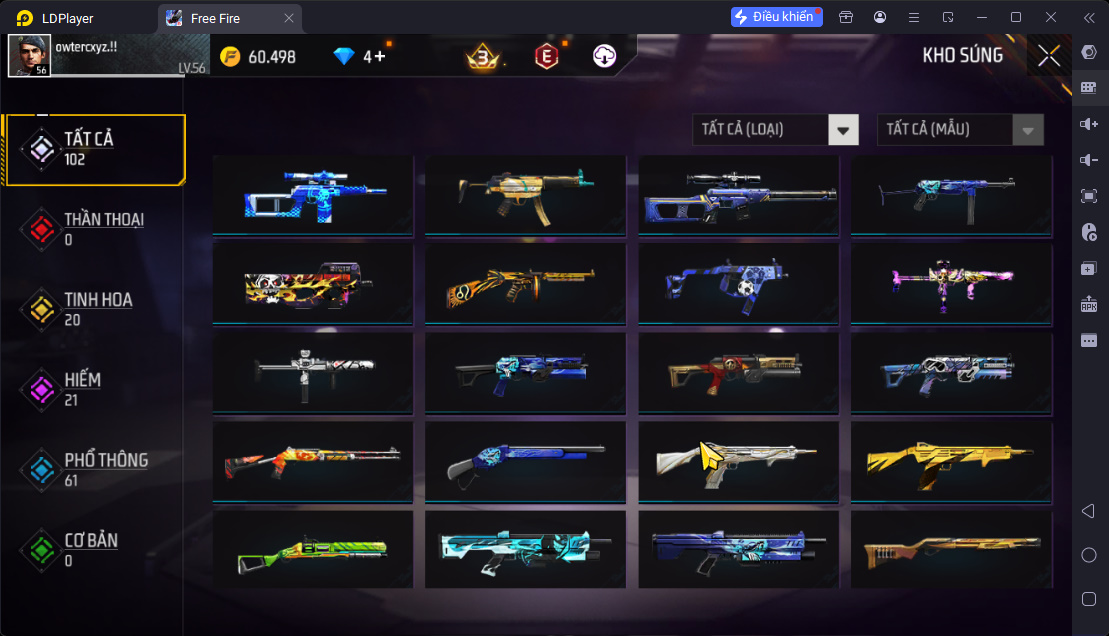Choose the skull-pattern P90 skin
Image resolution: width=1109 pixels, height=636 pixels.
(x=312, y=284)
